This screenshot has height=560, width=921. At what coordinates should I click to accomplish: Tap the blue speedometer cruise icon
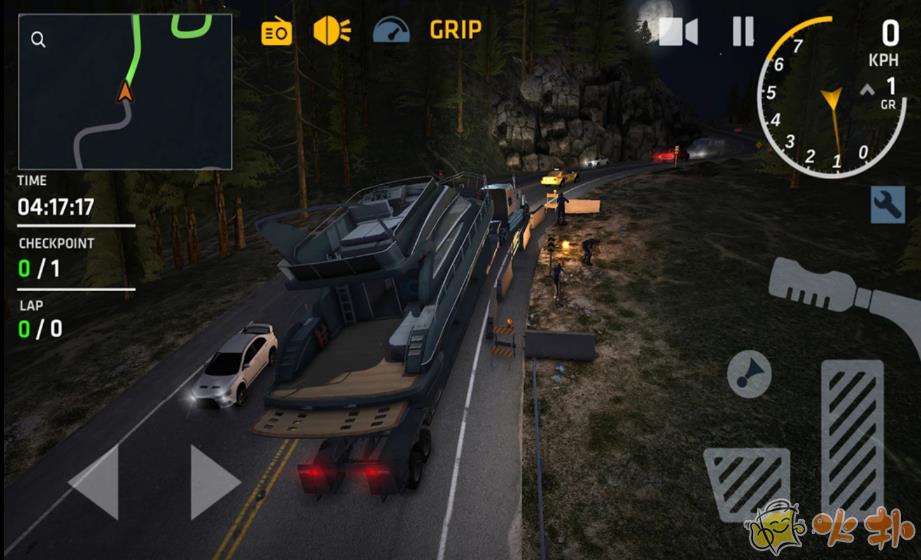pos(391,31)
